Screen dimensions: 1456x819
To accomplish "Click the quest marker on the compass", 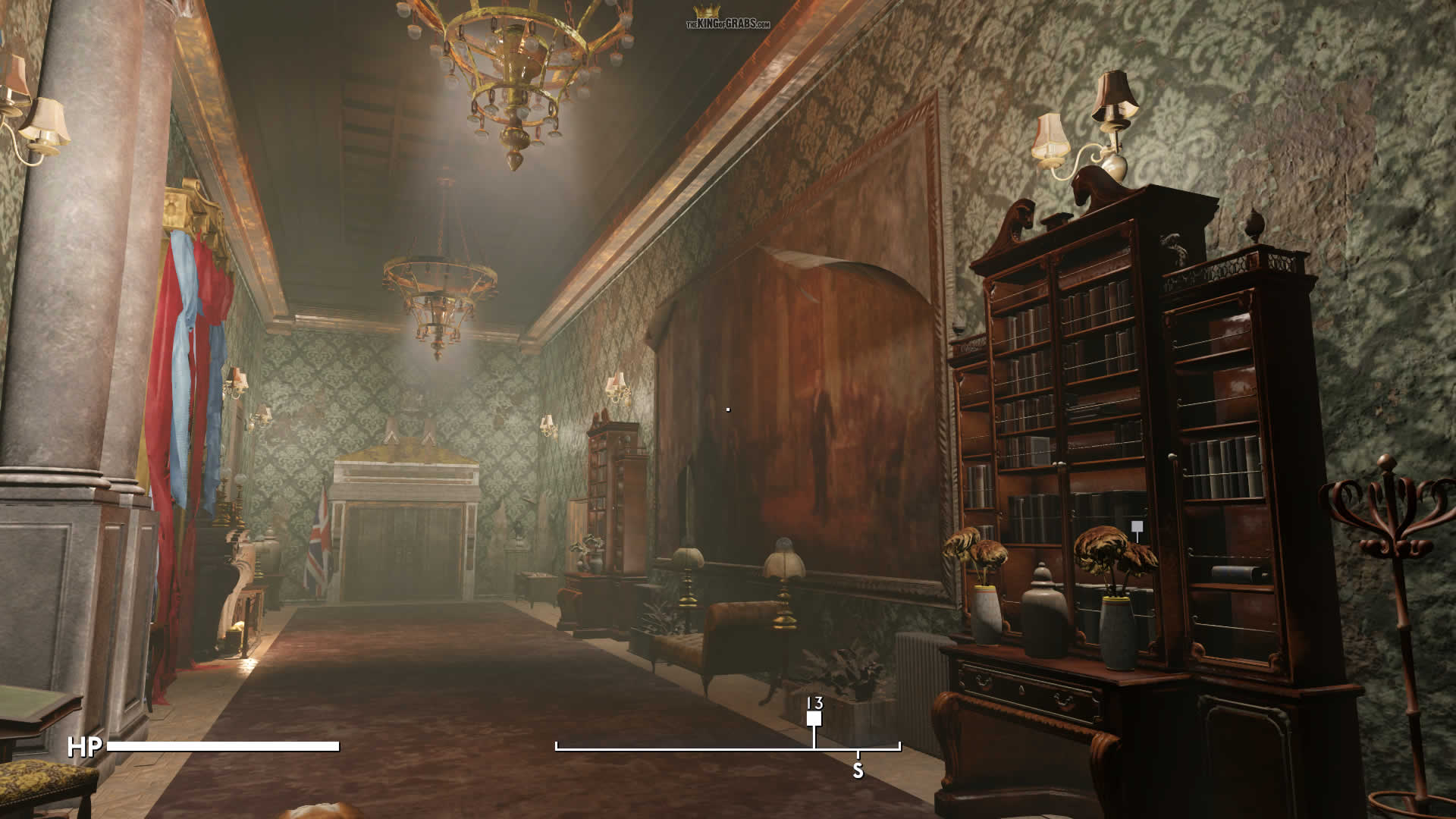I will click(814, 718).
